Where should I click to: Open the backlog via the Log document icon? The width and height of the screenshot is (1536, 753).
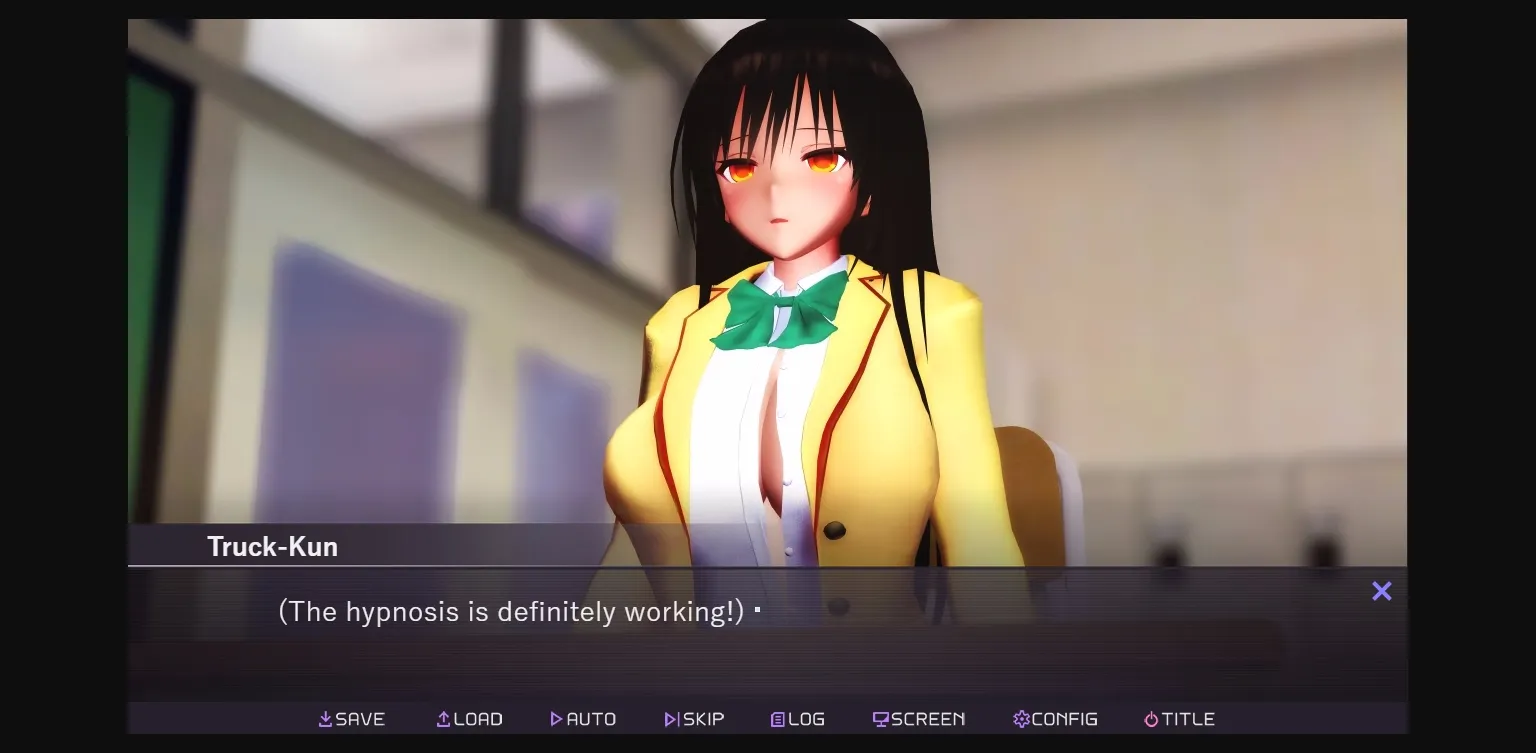point(777,718)
